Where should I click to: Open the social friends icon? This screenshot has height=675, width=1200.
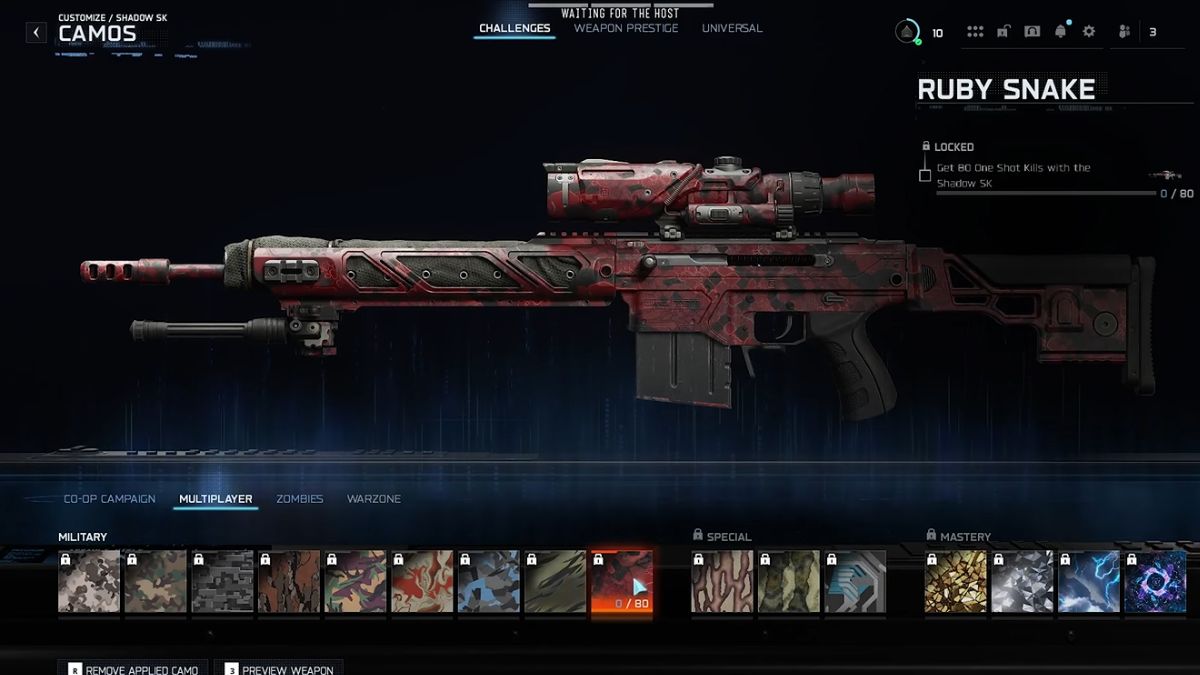pyautogui.click(x=1124, y=32)
